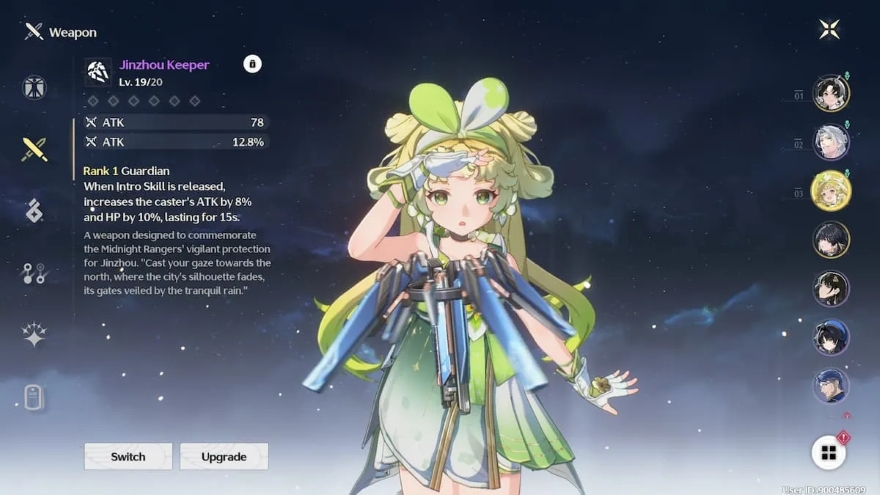This screenshot has height=495, width=880.
Task: Close the character menu with the X
Action: click(x=829, y=29)
